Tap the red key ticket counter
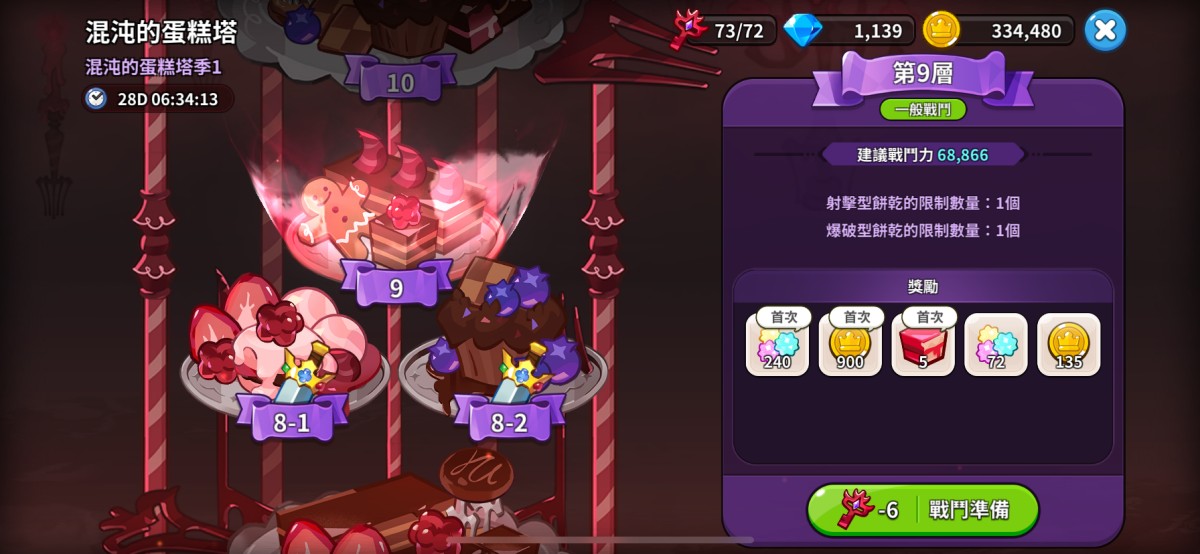The image size is (1200, 554). point(720,31)
